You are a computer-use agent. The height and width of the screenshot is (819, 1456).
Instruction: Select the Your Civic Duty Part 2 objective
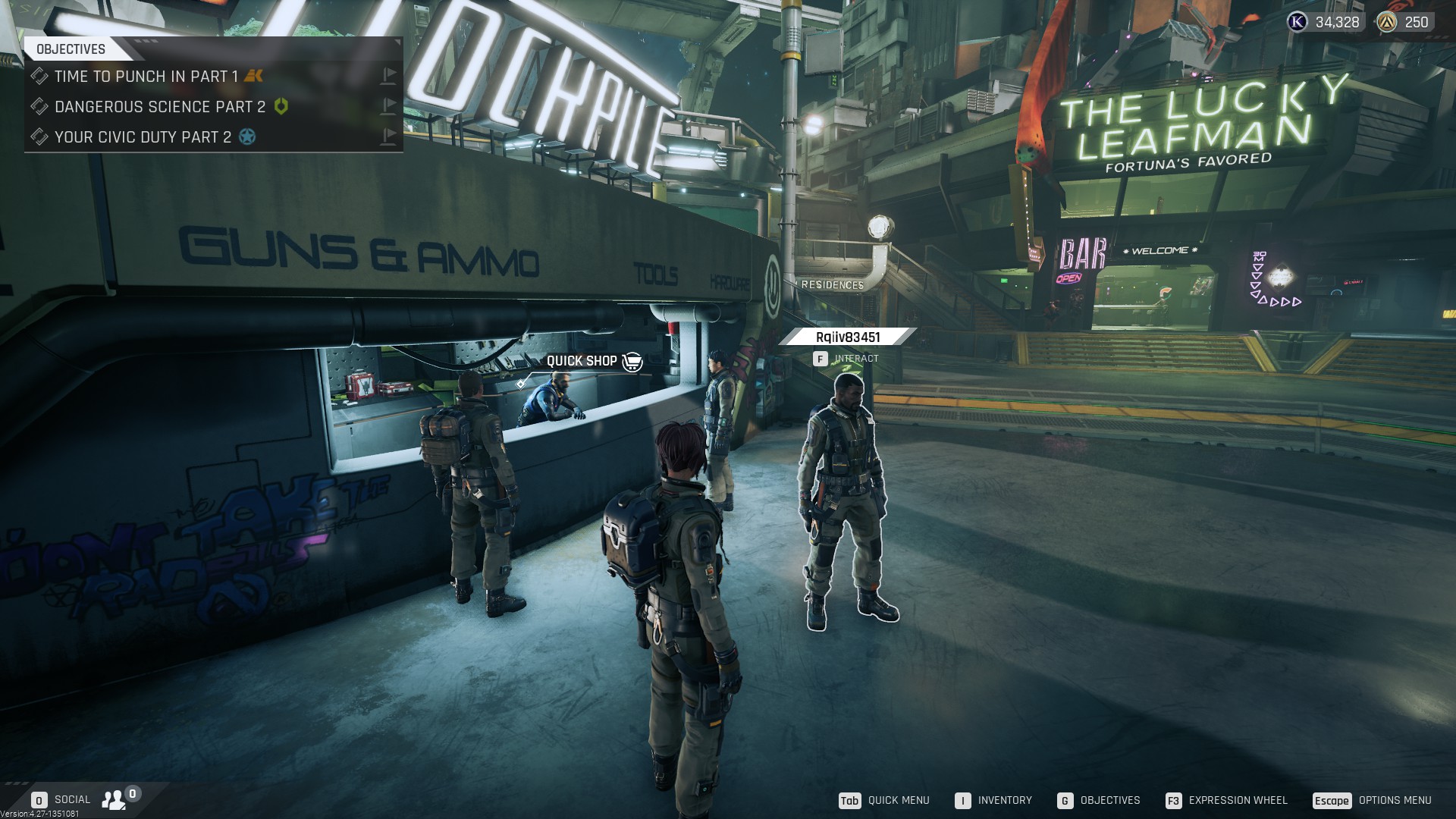click(143, 137)
